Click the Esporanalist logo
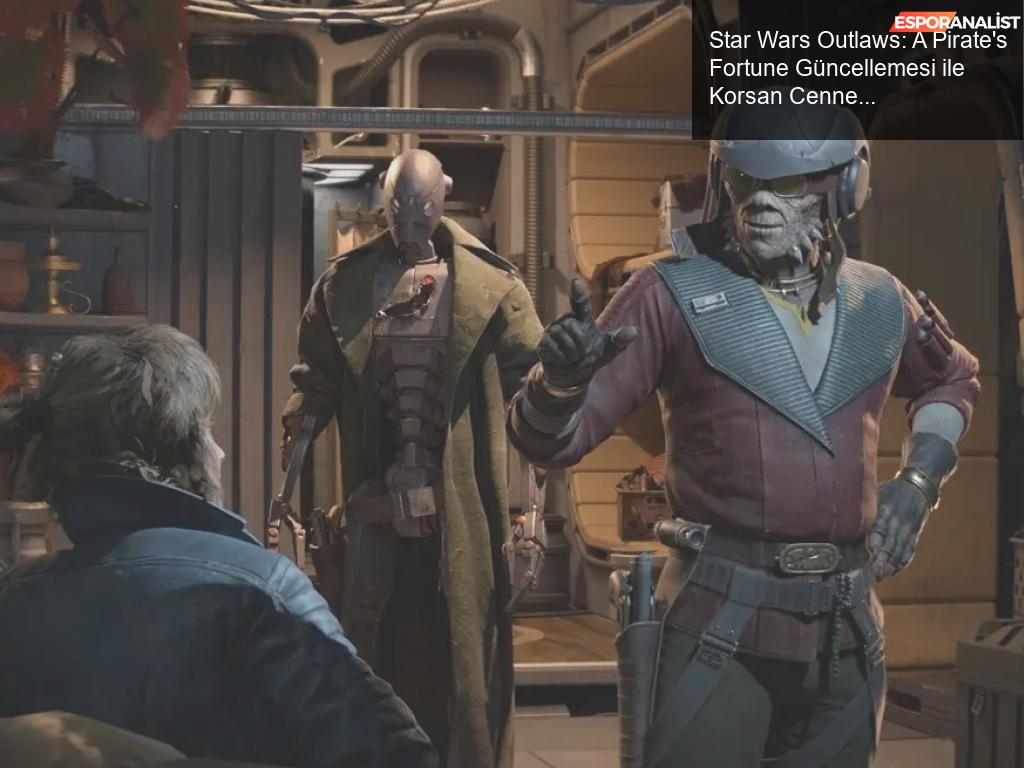1024x768 pixels. point(955,20)
